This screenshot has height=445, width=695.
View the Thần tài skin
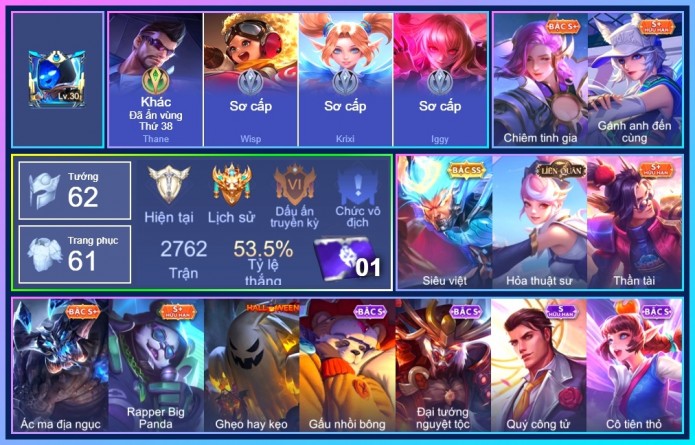pyautogui.click(x=635, y=220)
